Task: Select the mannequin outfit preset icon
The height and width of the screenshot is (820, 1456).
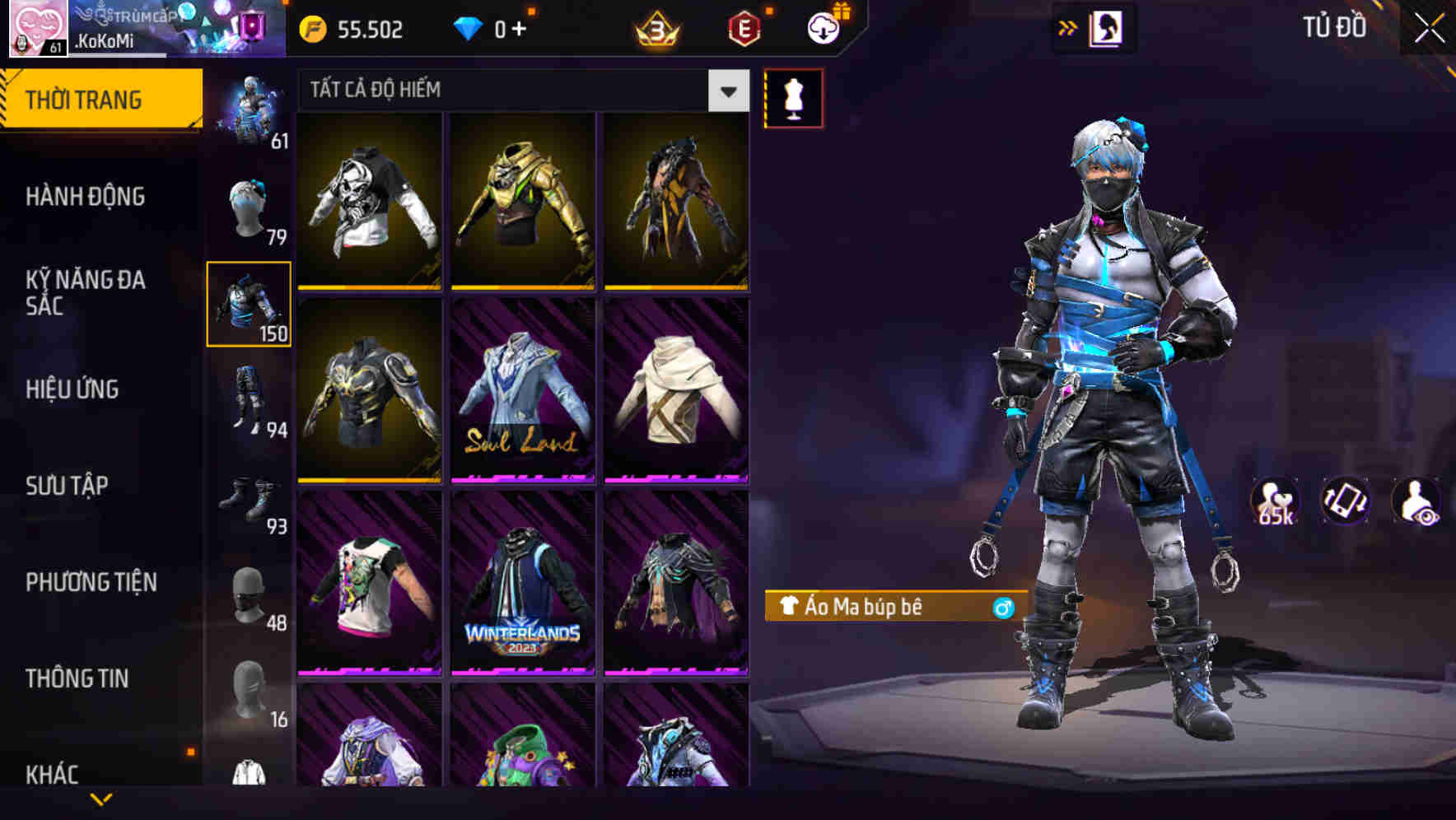Action: (793, 98)
